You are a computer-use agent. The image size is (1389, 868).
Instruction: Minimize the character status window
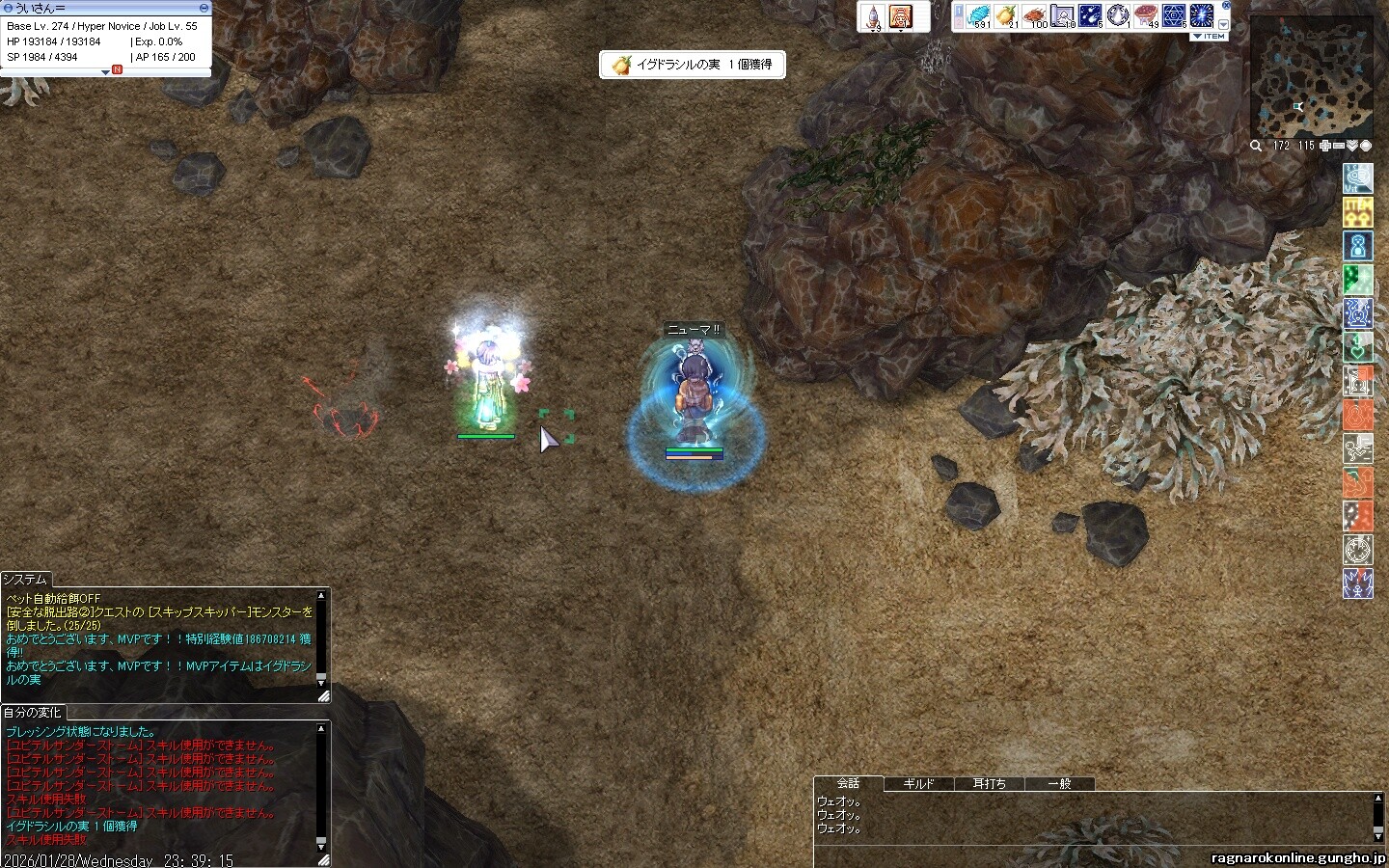[204, 8]
